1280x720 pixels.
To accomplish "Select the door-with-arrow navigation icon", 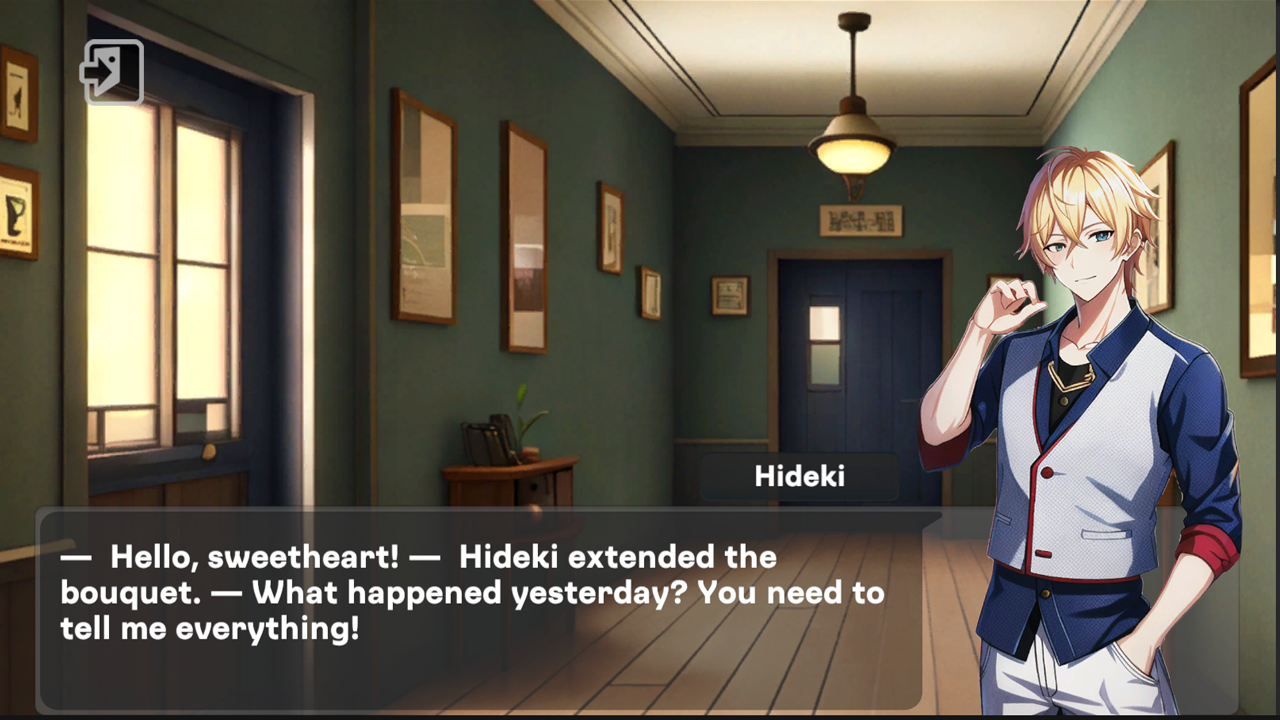I will 113,72.
